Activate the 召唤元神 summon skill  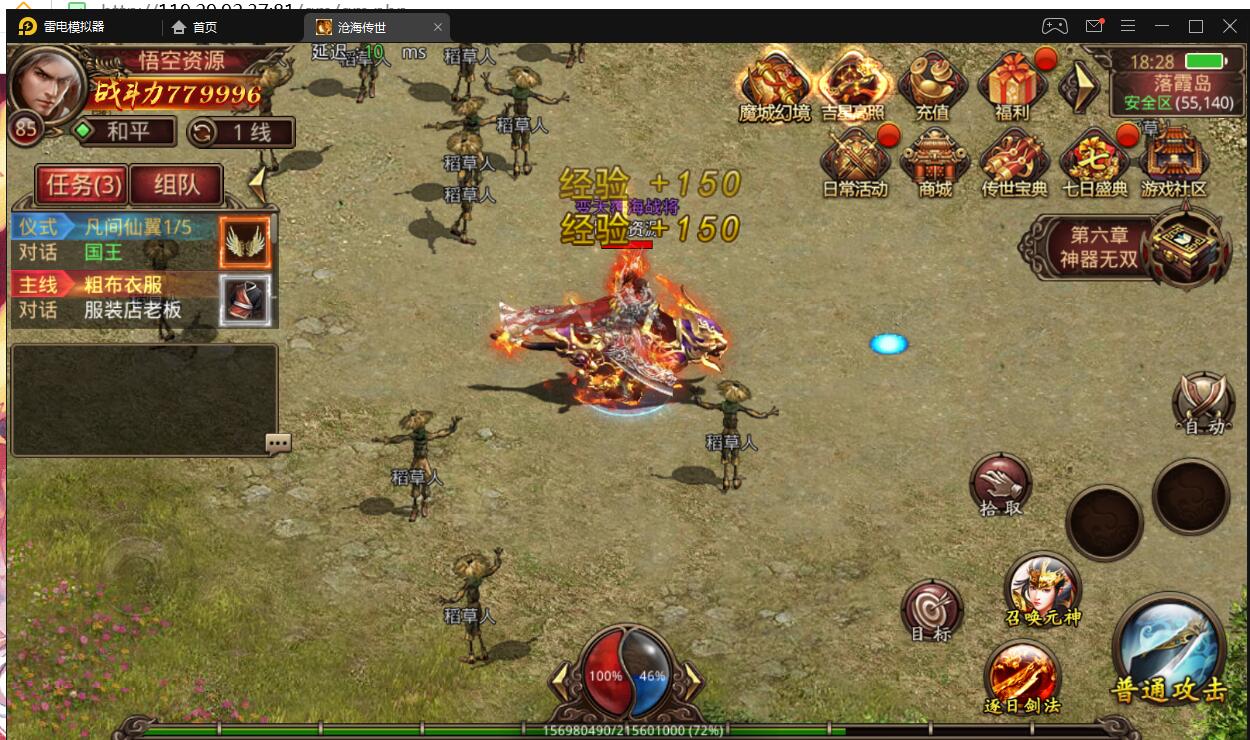coord(1043,590)
